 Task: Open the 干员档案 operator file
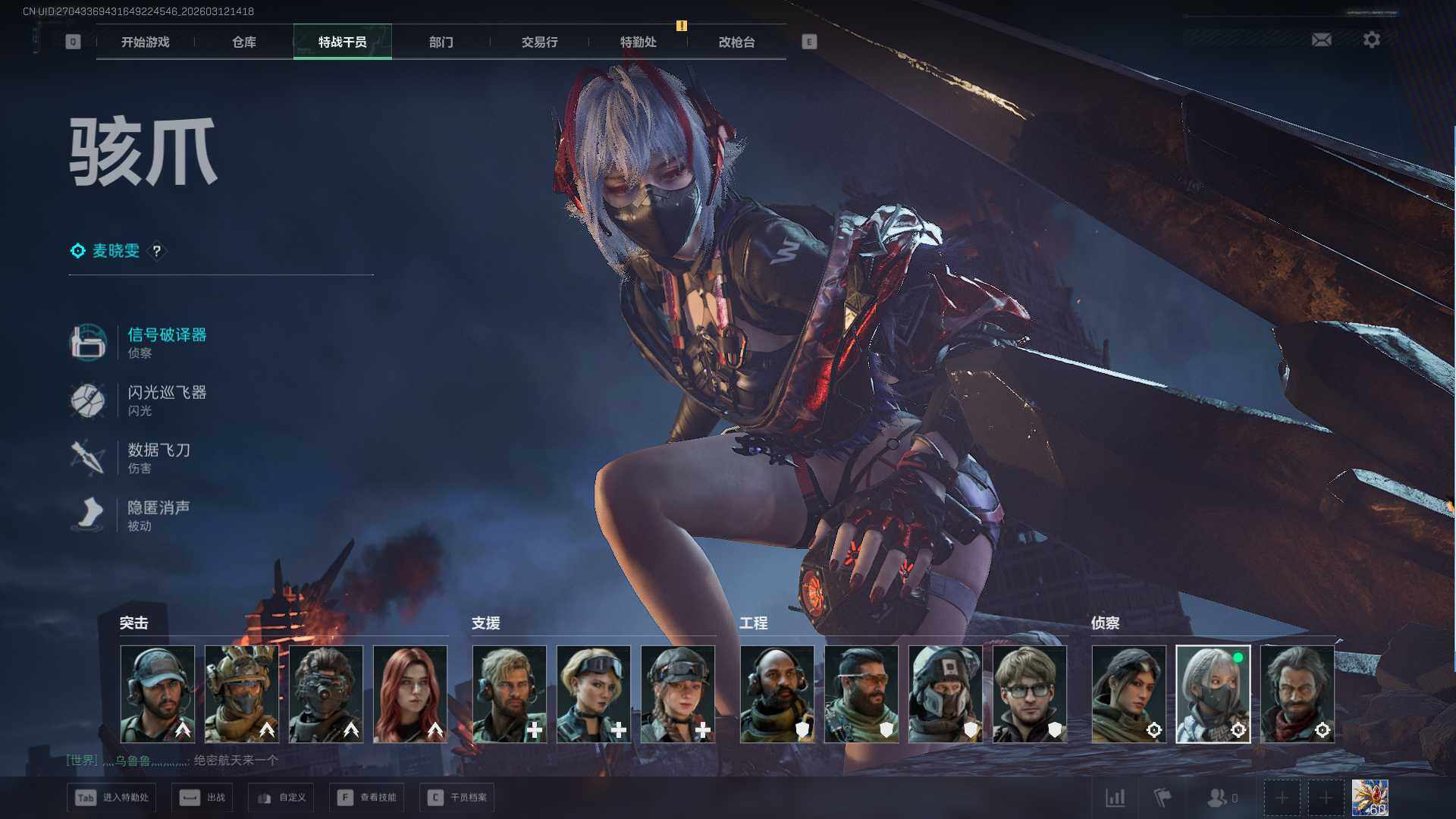point(457,798)
